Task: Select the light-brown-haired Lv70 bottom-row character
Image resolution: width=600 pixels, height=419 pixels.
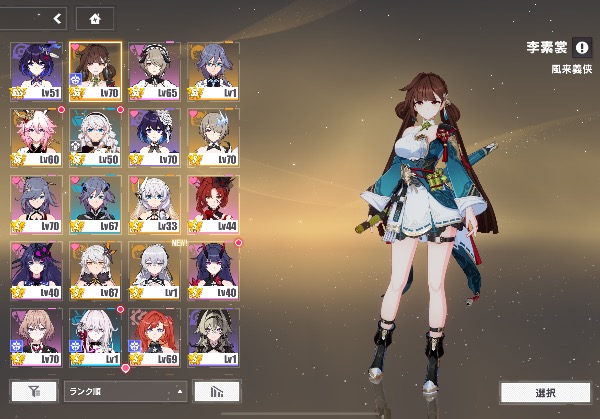Action: (x=36, y=337)
